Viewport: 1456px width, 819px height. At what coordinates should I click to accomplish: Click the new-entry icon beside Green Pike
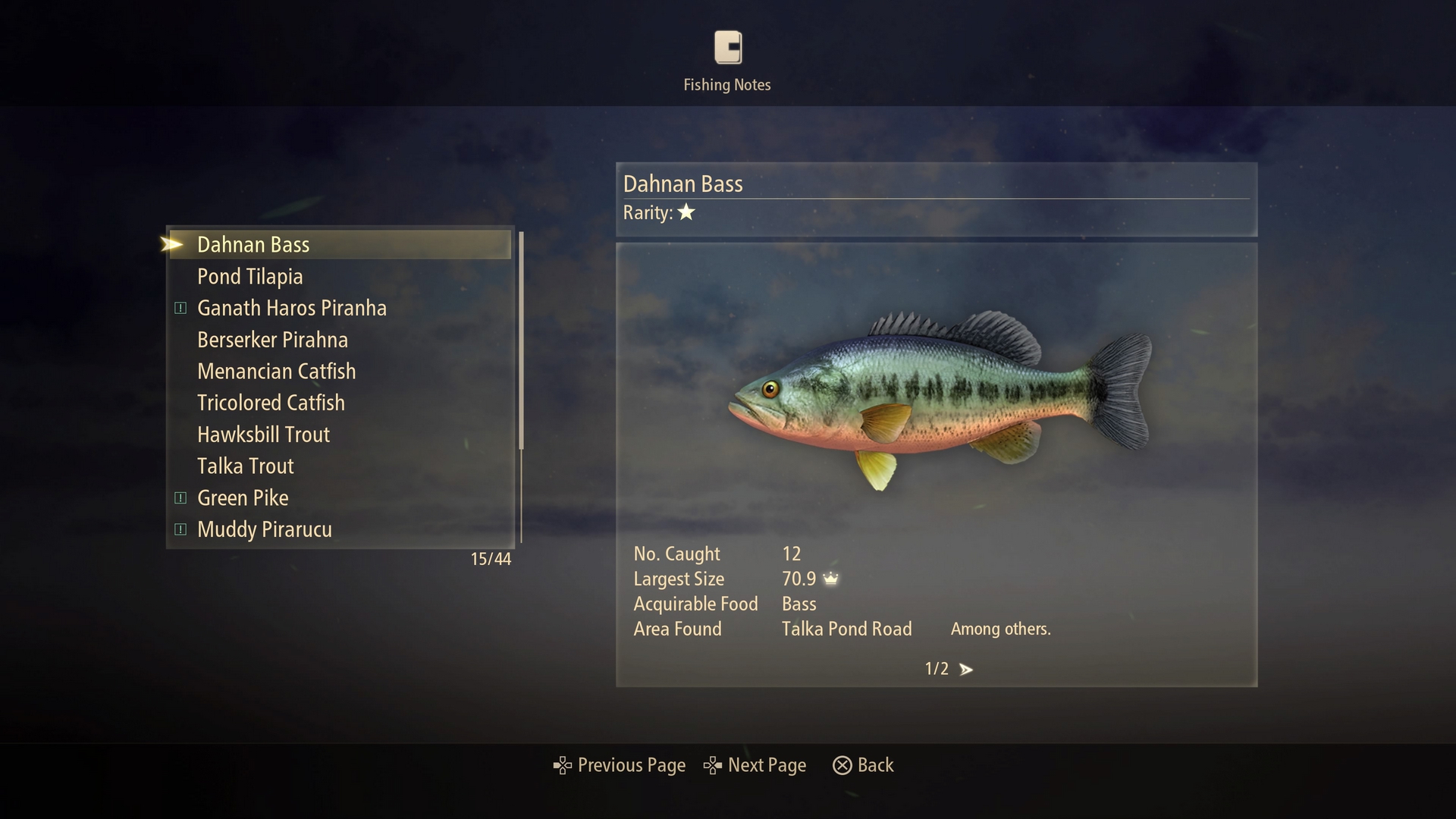pyautogui.click(x=180, y=497)
